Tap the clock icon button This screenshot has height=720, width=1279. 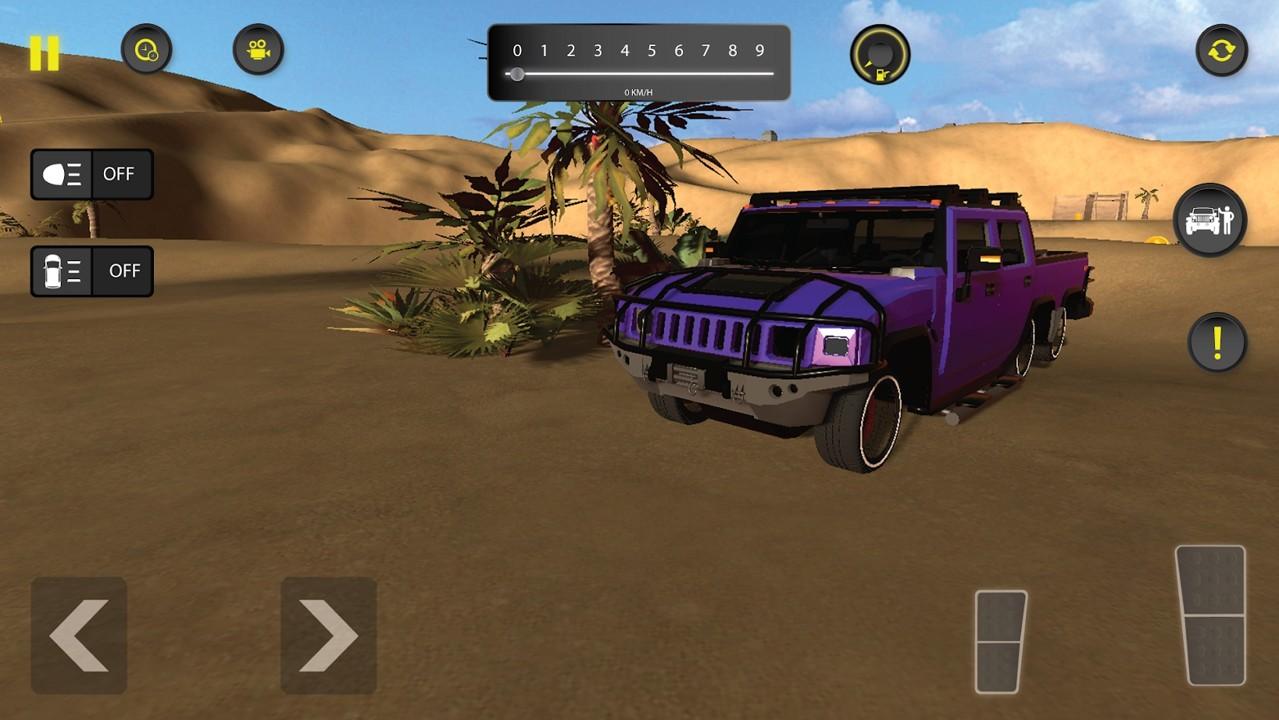tap(146, 49)
